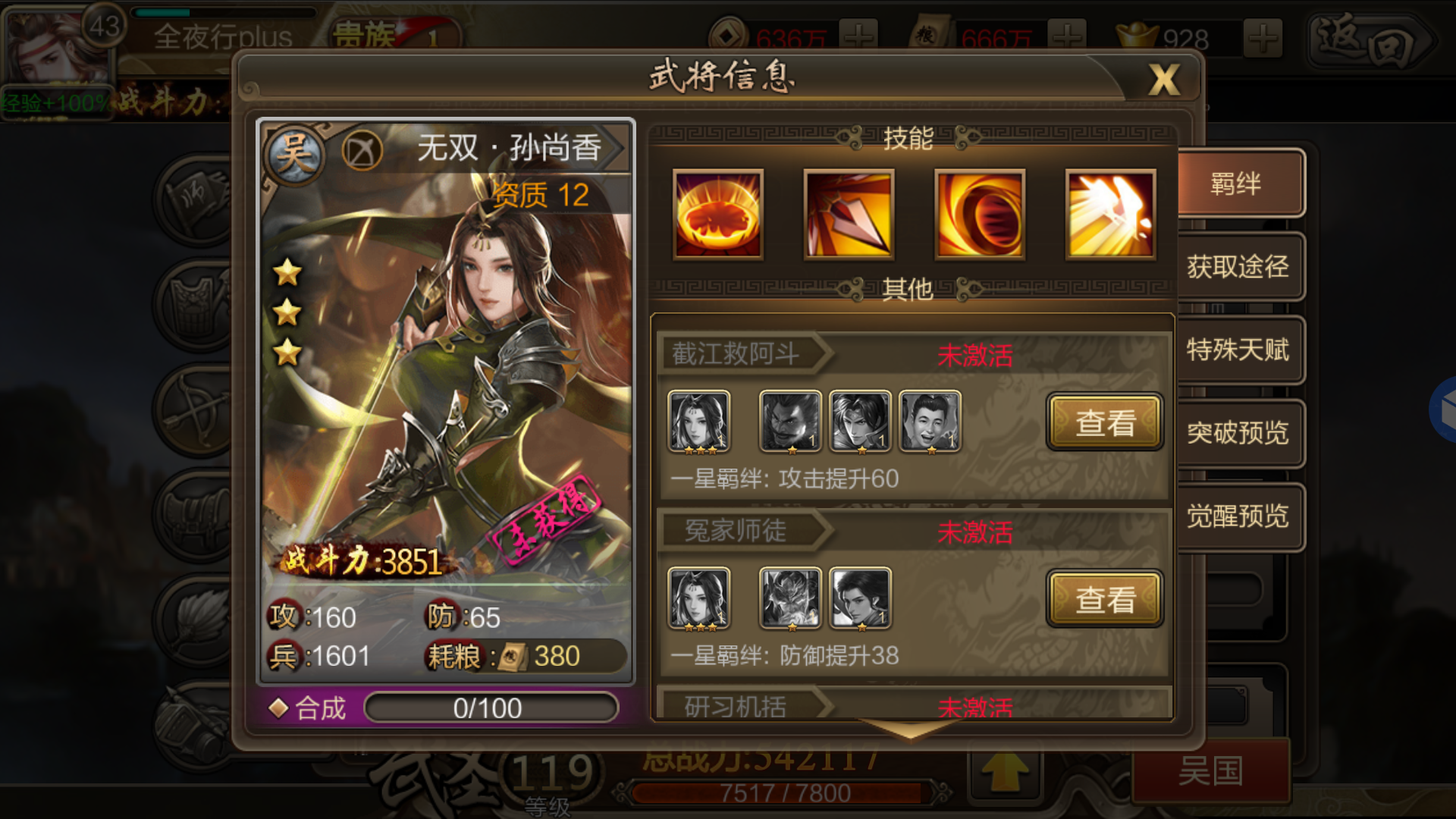Open the 吴国 faction tab
This screenshot has height=819, width=1456.
(1210, 772)
